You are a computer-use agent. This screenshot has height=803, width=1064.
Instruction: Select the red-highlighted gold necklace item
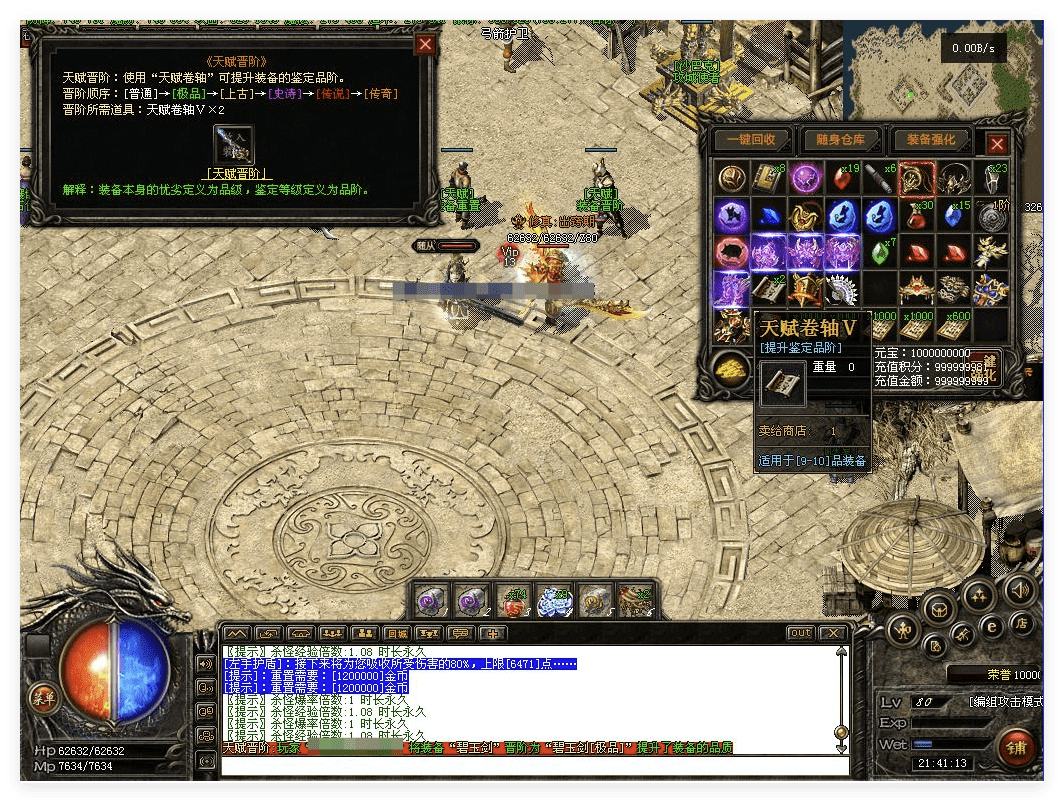[916, 179]
